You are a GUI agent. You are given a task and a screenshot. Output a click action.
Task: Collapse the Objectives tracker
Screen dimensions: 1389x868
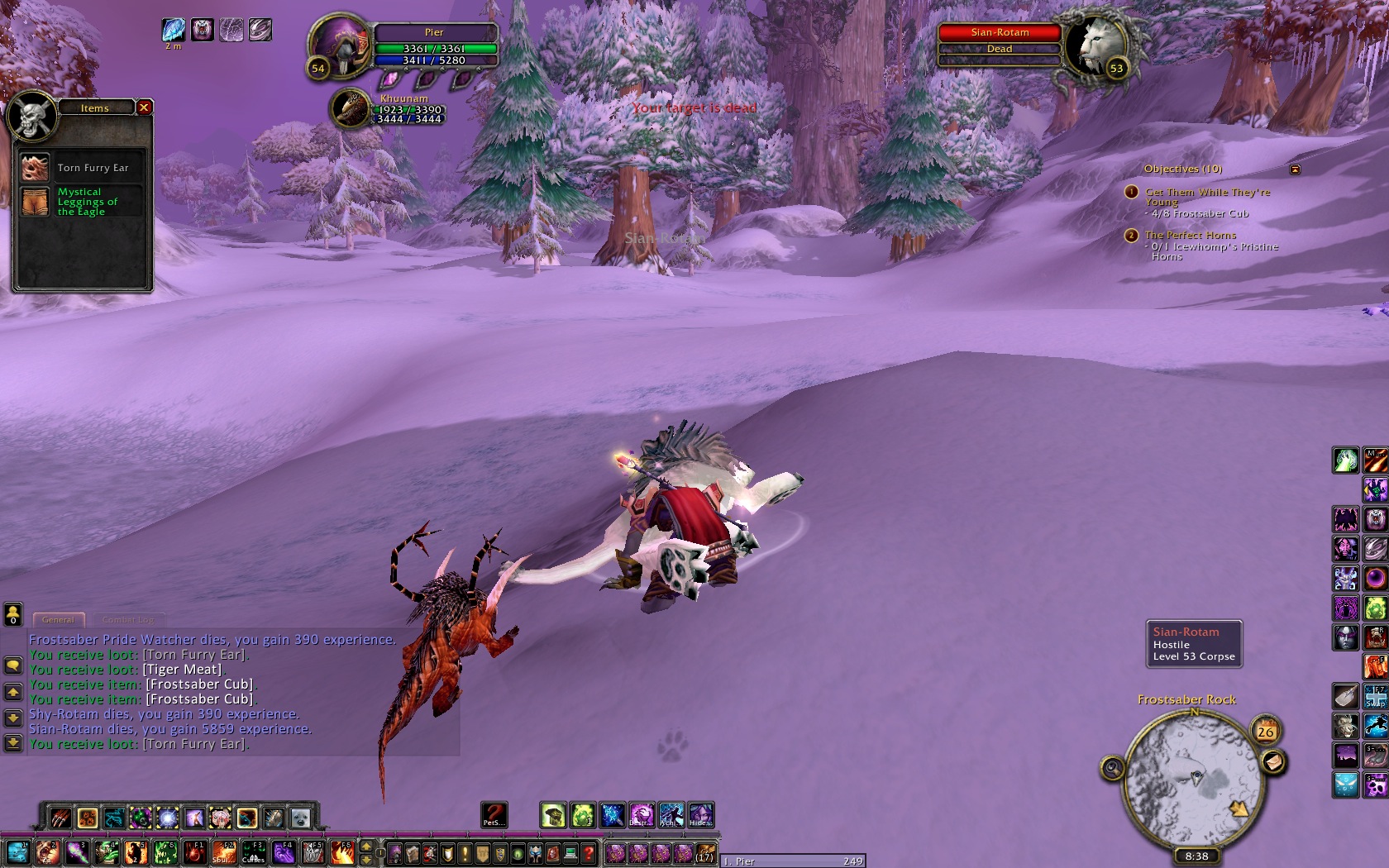1295,169
